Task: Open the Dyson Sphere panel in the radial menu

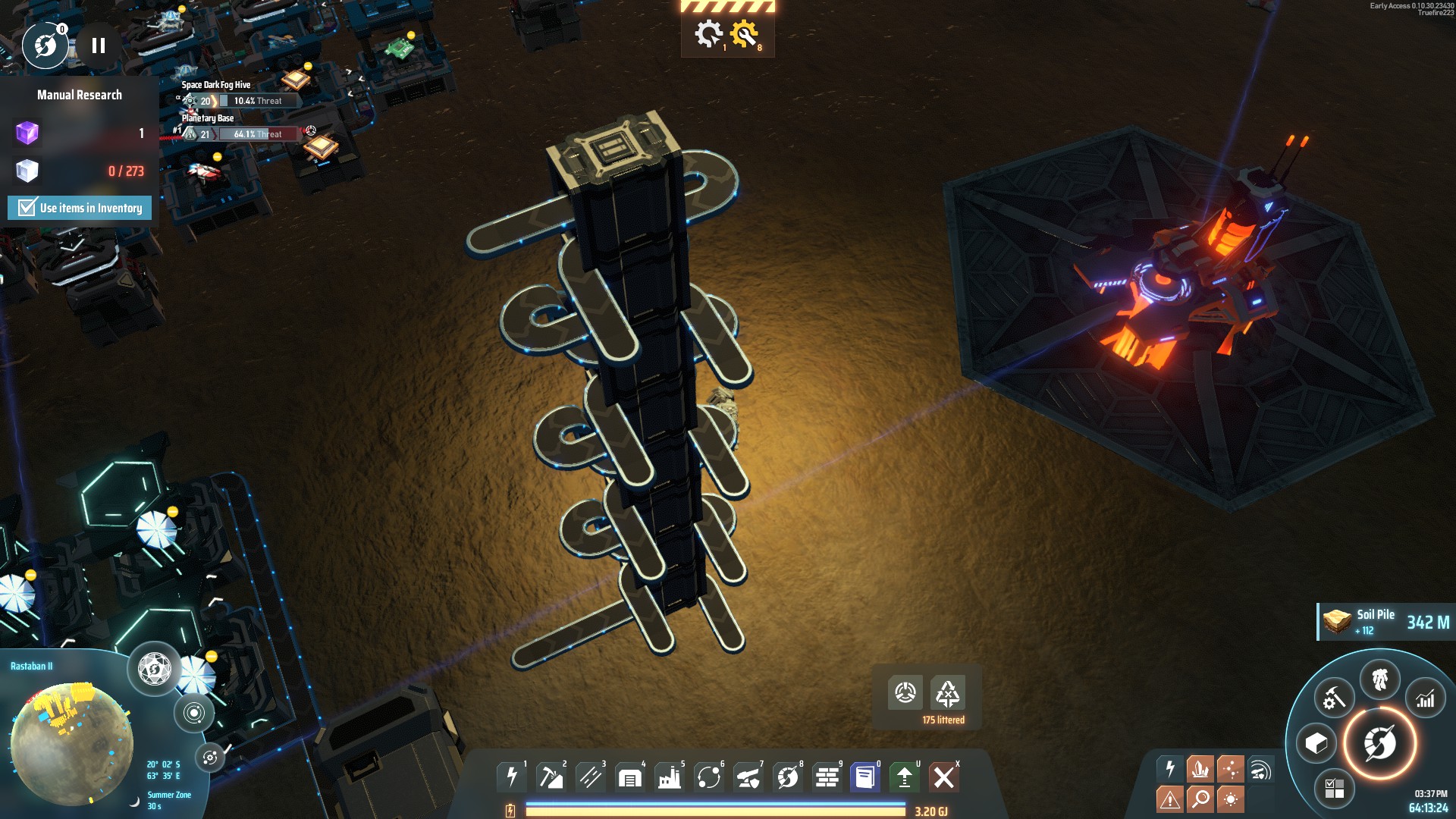Action: pos(1379,742)
